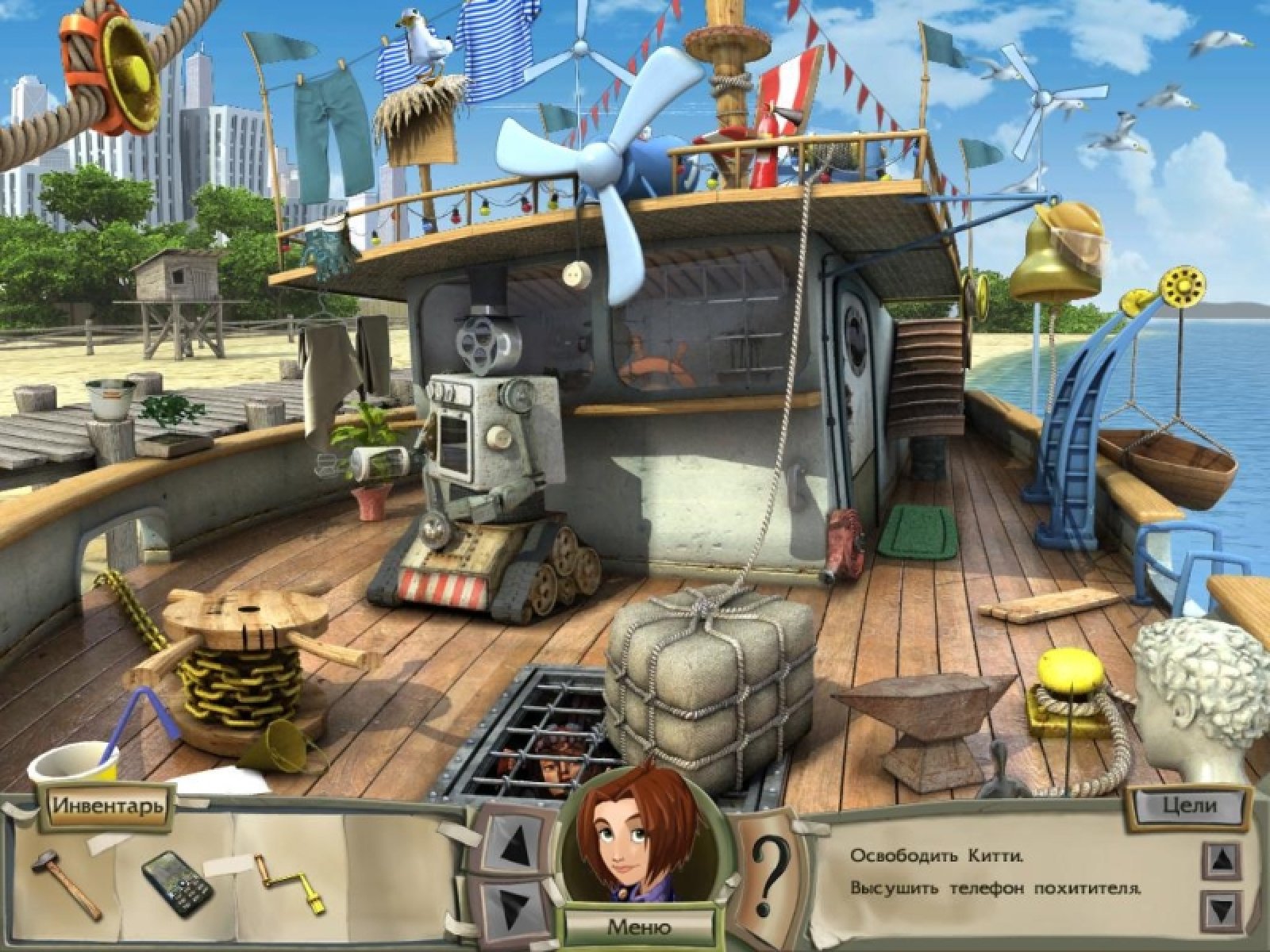1270x952 pixels.
Task: Open the Цели objectives list
Action: click(1189, 805)
